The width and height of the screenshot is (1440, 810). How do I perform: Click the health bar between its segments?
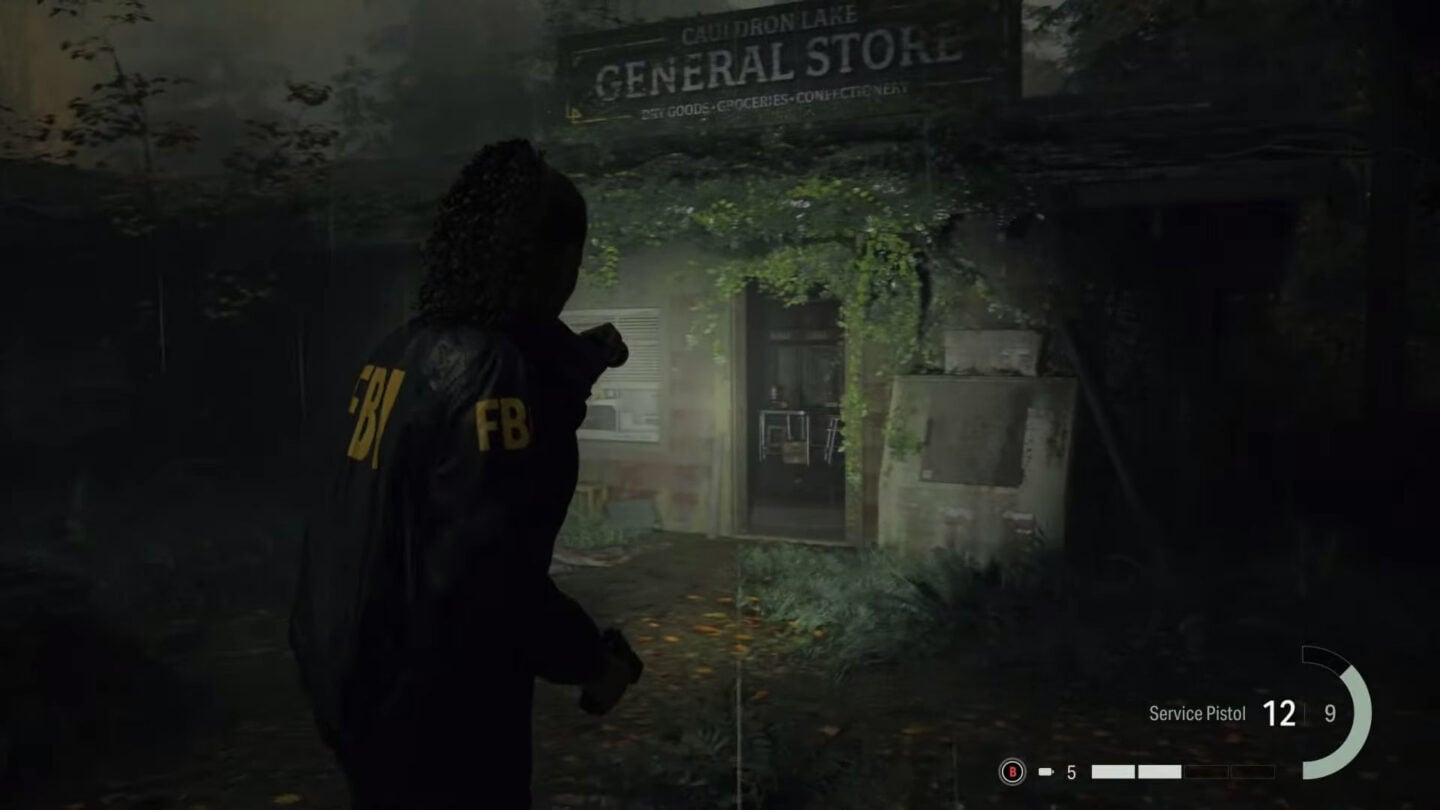click(1138, 770)
